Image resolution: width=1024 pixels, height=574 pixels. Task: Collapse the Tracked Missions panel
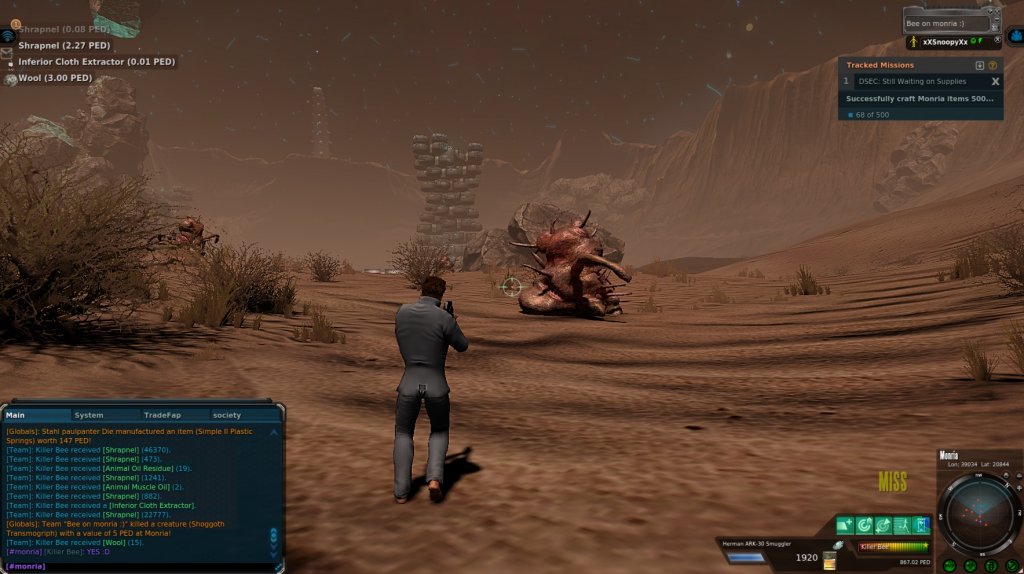coord(980,65)
